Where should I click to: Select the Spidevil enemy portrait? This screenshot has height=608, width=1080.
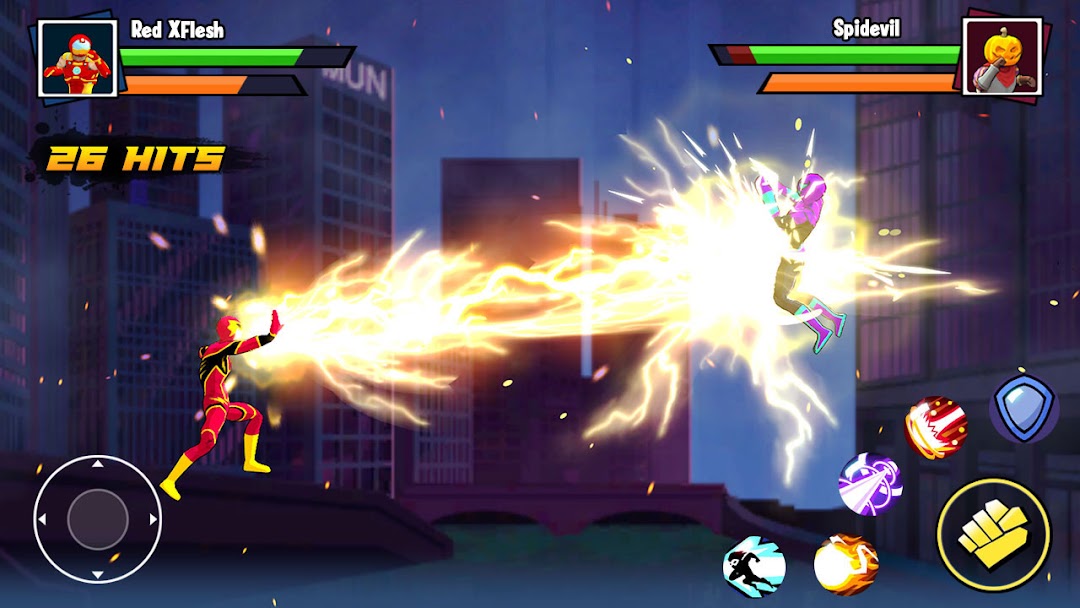point(1002,57)
